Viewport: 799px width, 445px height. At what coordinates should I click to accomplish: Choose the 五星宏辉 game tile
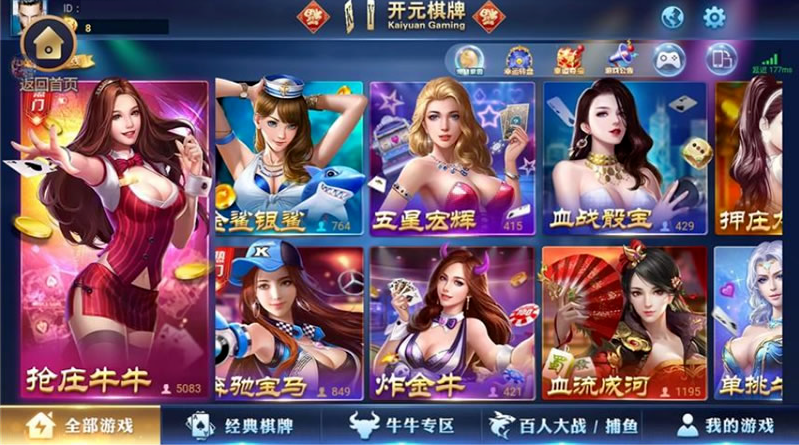pos(450,158)
